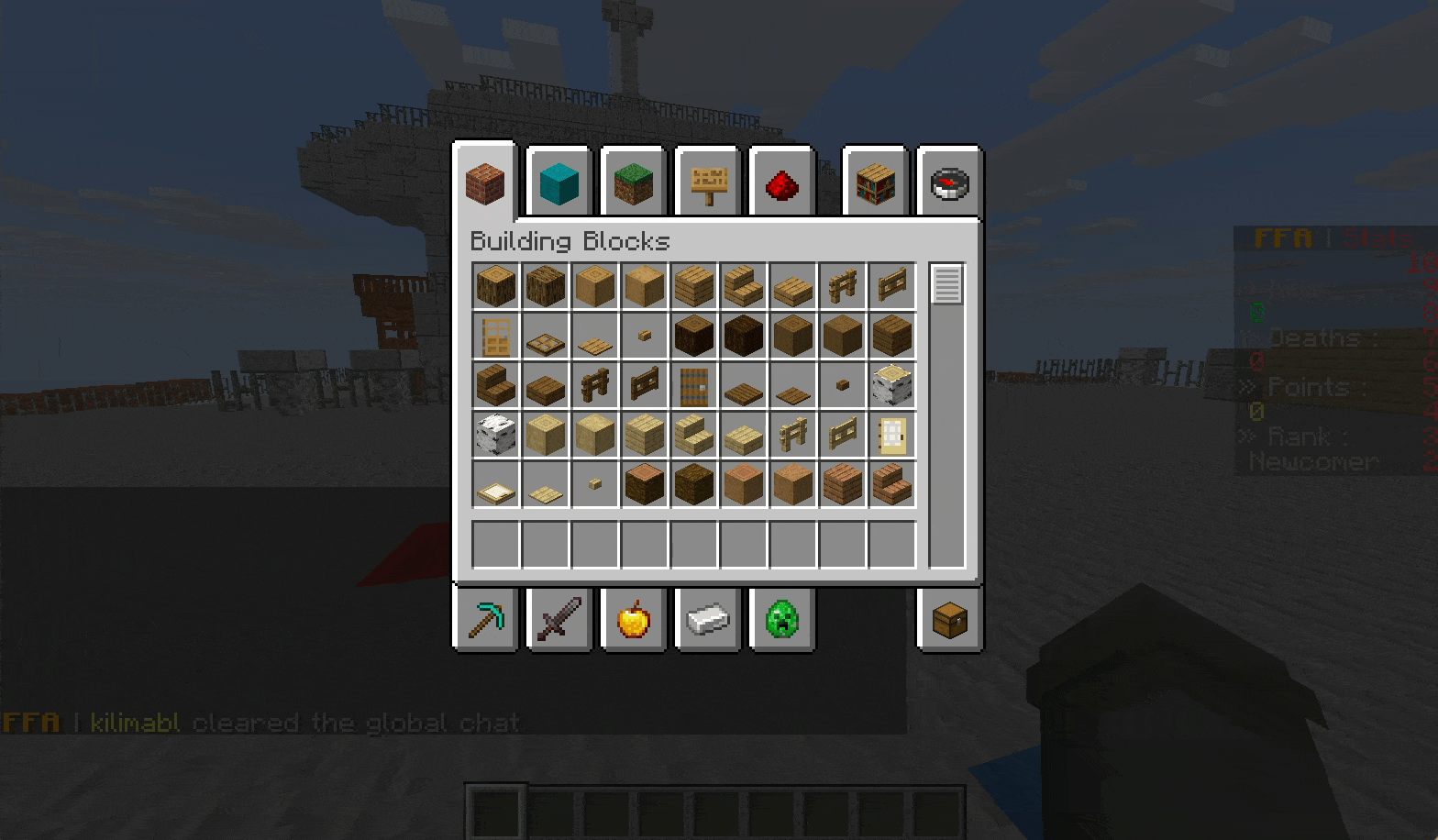Open the compass Search Items tab
This screenshot has width=1438, height=840.
949,183
